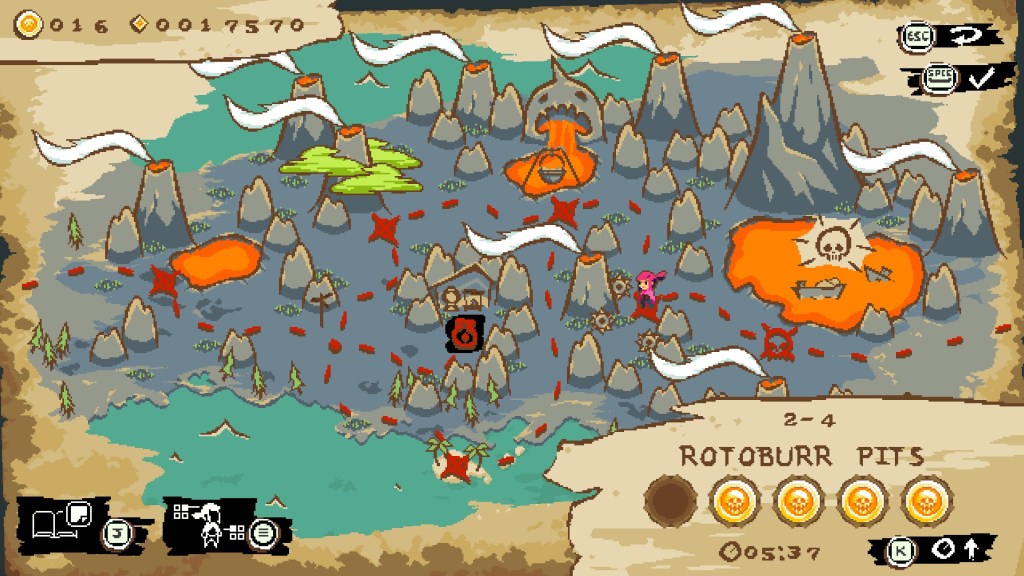This screenshot has height=576, width=1024.
Task: Visit the wooden shop hut on the map
Action: (x=463, y=291)
